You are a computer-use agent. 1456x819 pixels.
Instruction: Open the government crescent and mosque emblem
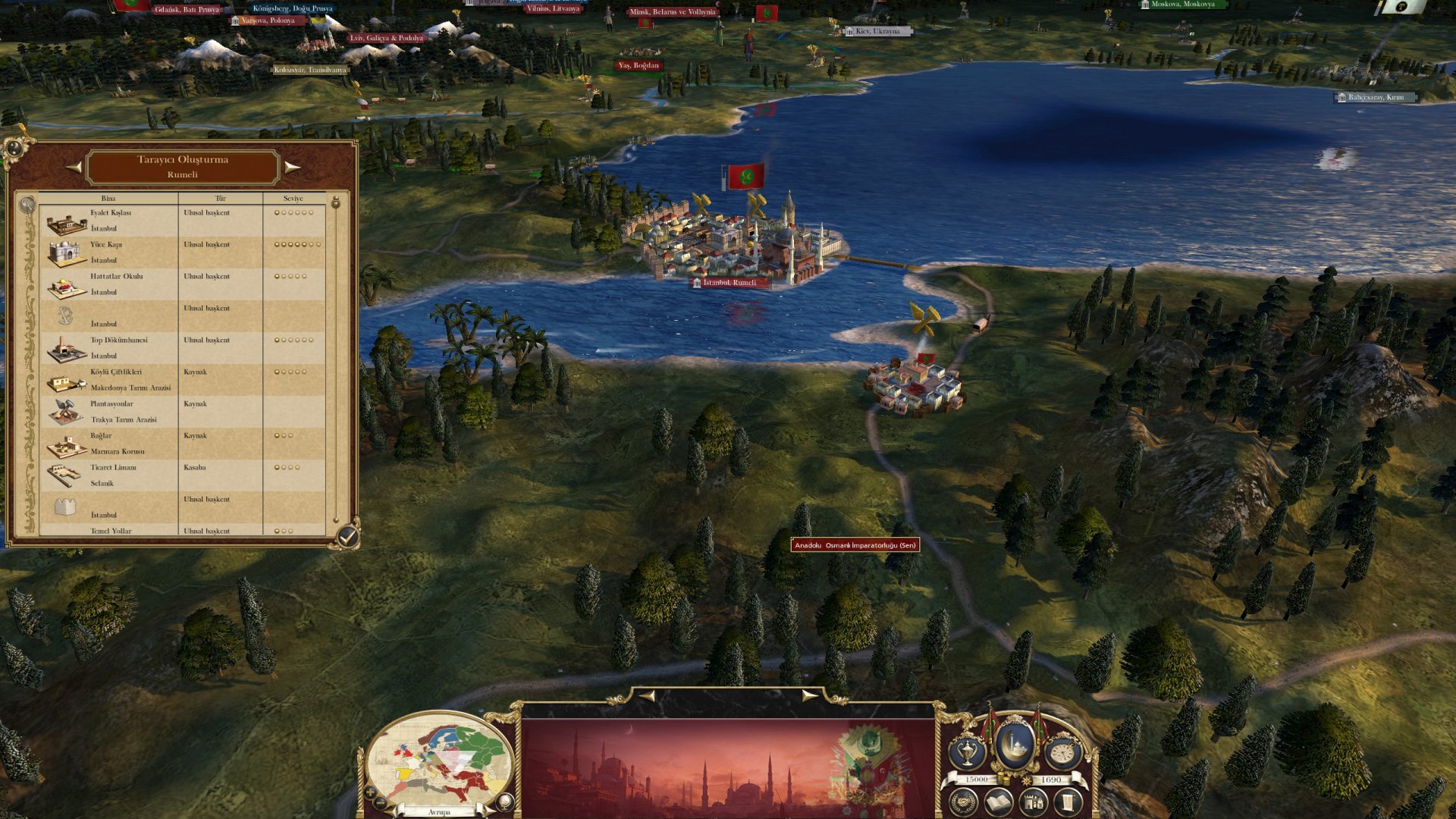tap(1015, 745)
